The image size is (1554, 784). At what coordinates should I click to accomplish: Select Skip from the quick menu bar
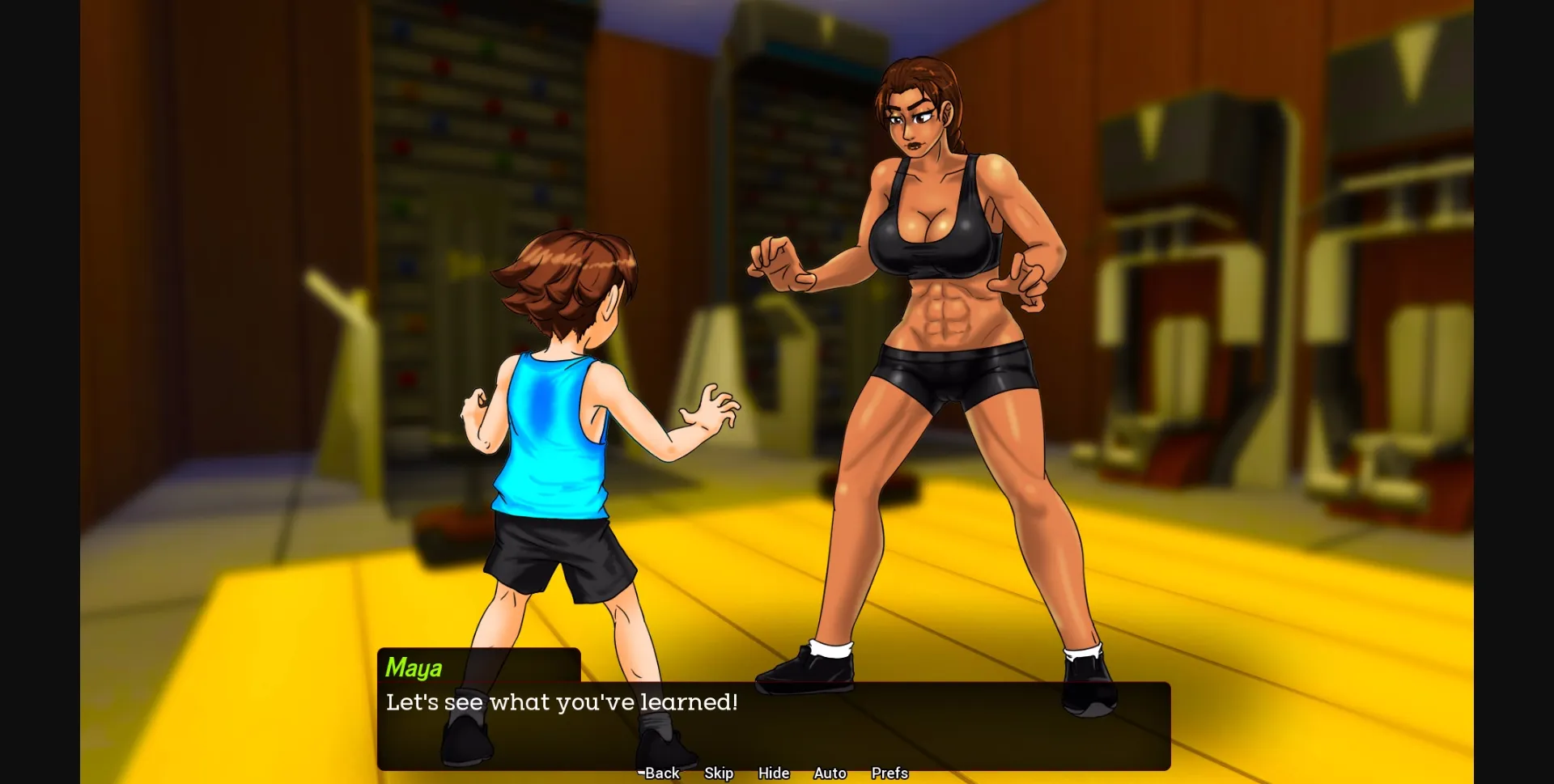[719, 773]
